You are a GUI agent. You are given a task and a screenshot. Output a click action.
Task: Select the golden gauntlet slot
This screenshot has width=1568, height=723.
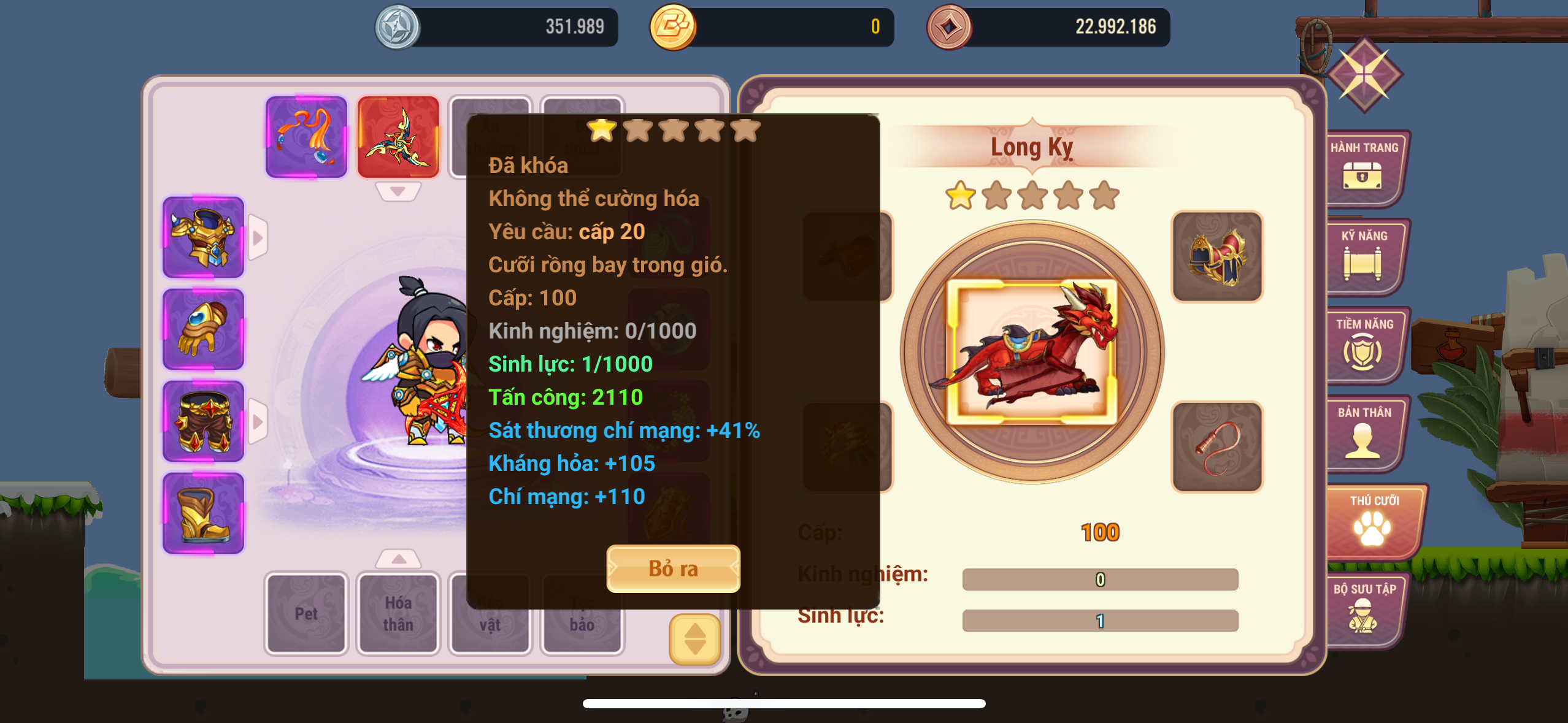pos(203,329)
